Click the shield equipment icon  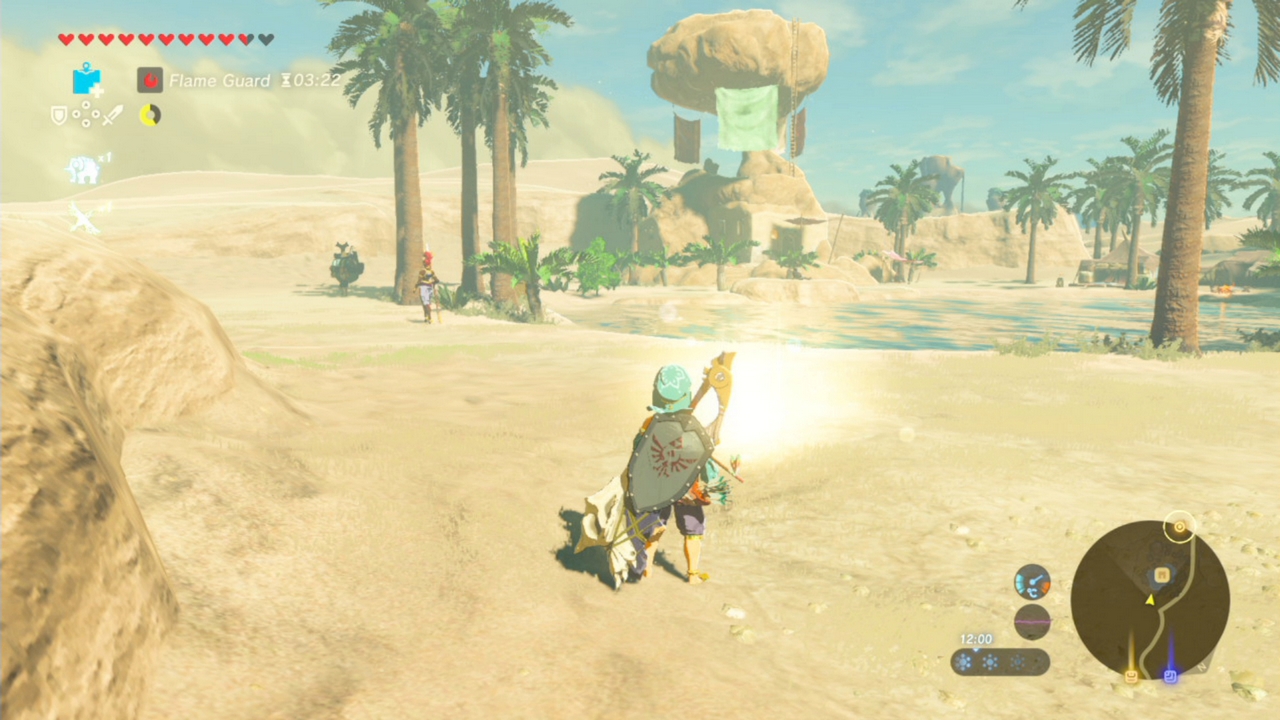pos(57,114)
